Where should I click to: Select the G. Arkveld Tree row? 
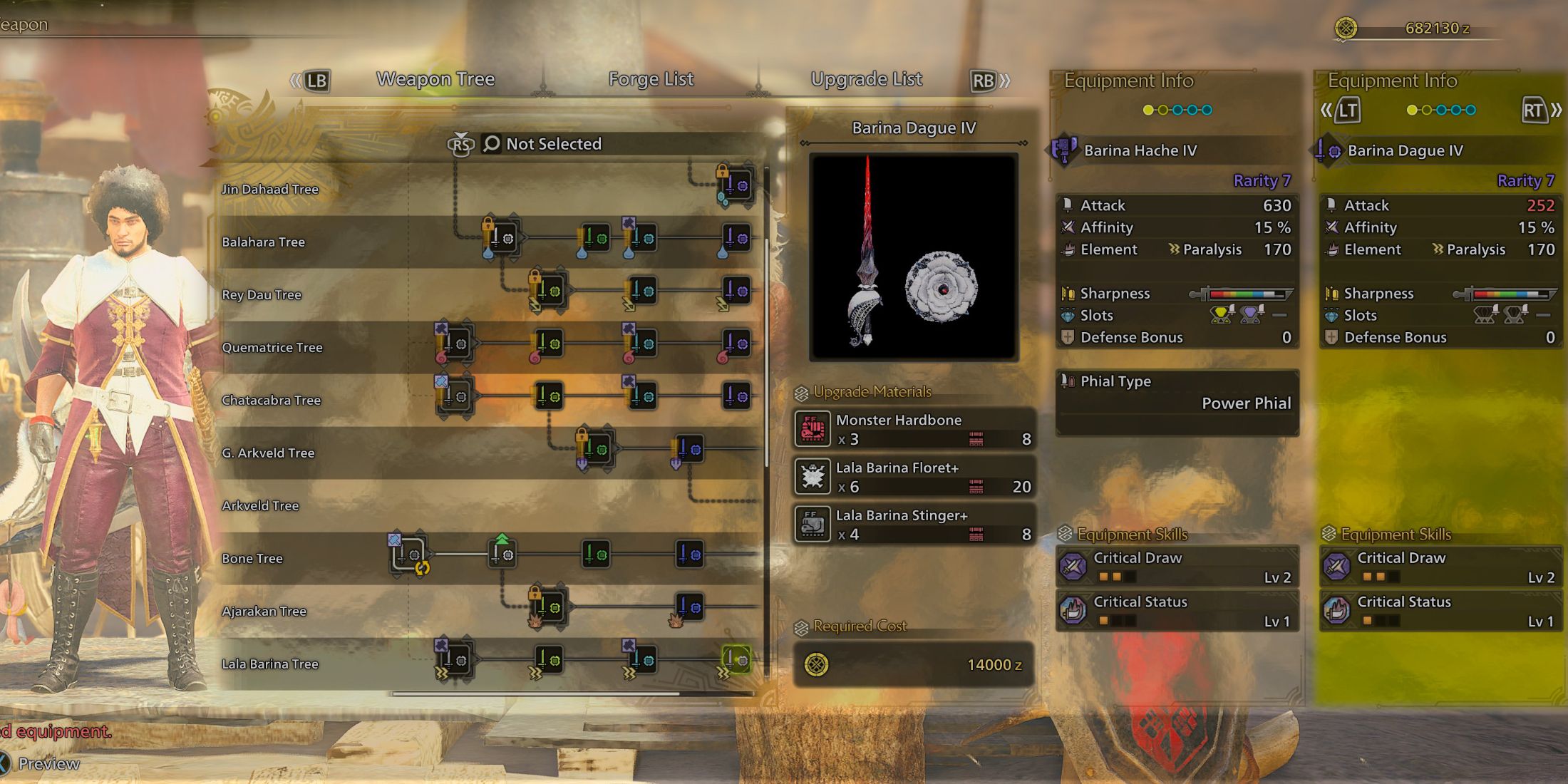268,453
